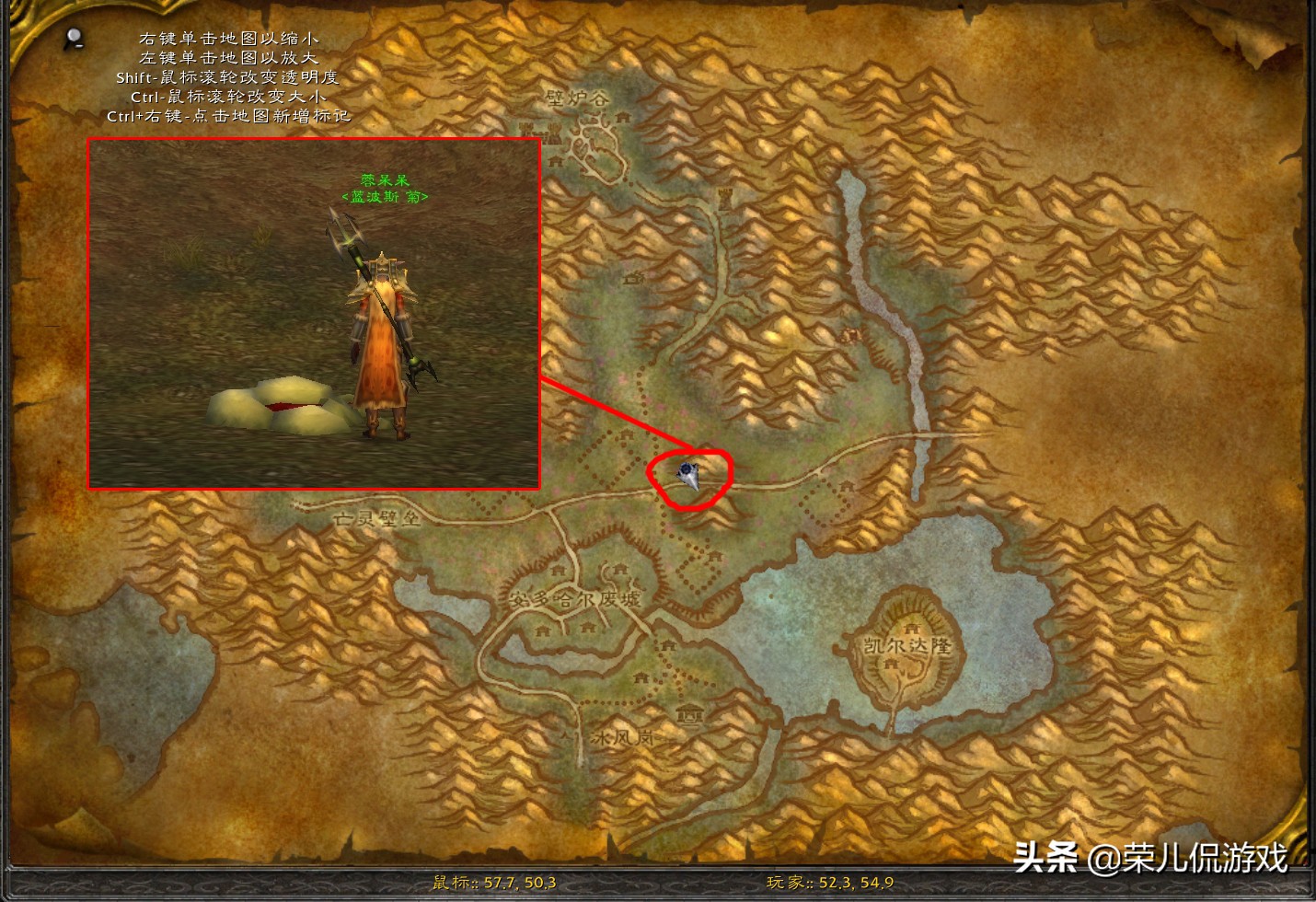1316x902 pixels.
Task: Click the 鼠标 cursor coordinates display at bottom
Action: tap(493, 882)
